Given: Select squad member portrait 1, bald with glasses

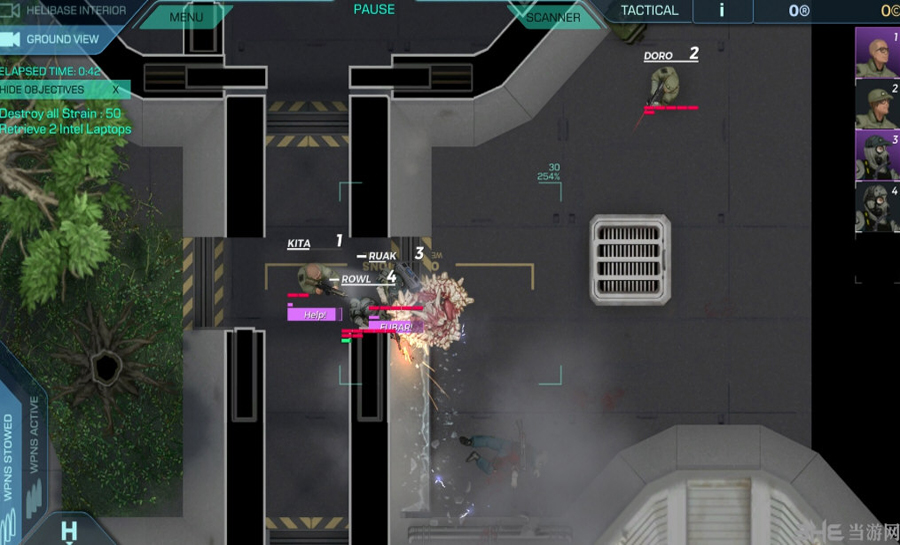Looking at the screenshot, I should click(x=877, y=52).
